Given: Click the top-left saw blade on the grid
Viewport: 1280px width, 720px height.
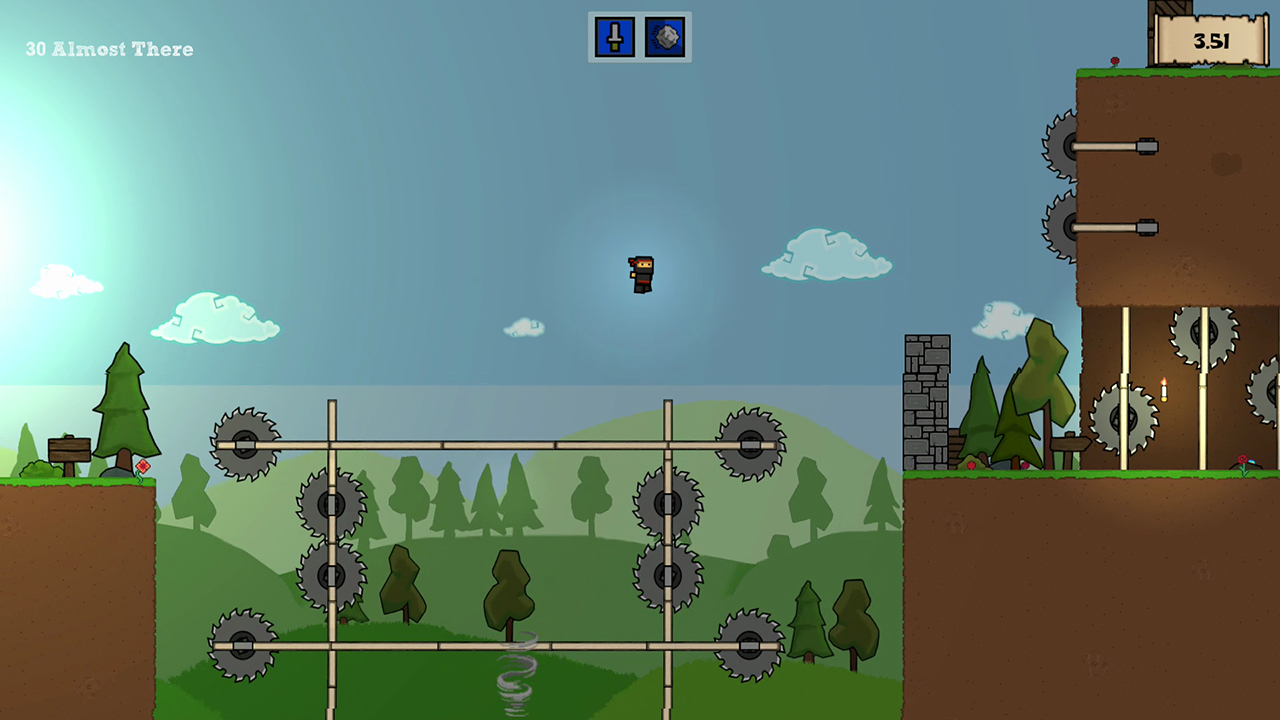Looking at the screenshot, I should tap(245, 441).
